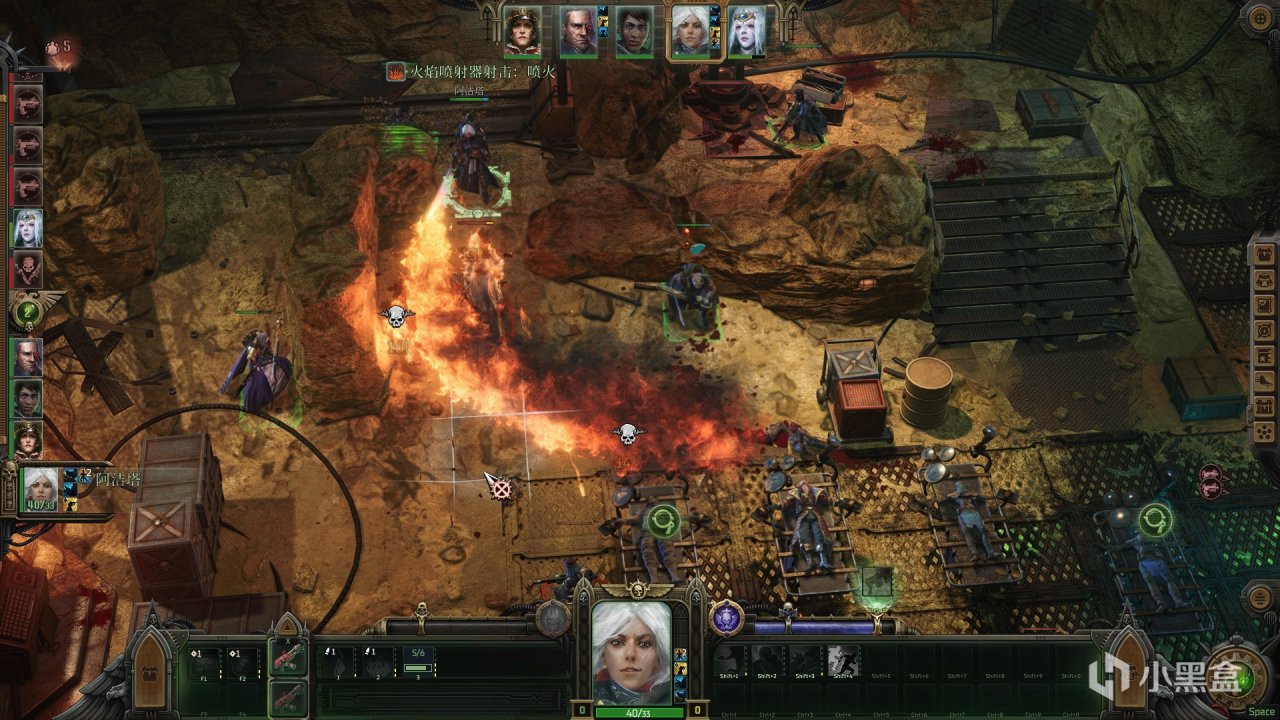This screenshot has width=1280, height=720.
Task: Select the bionic-eyed man's party portrait
Action: point(577,31)
